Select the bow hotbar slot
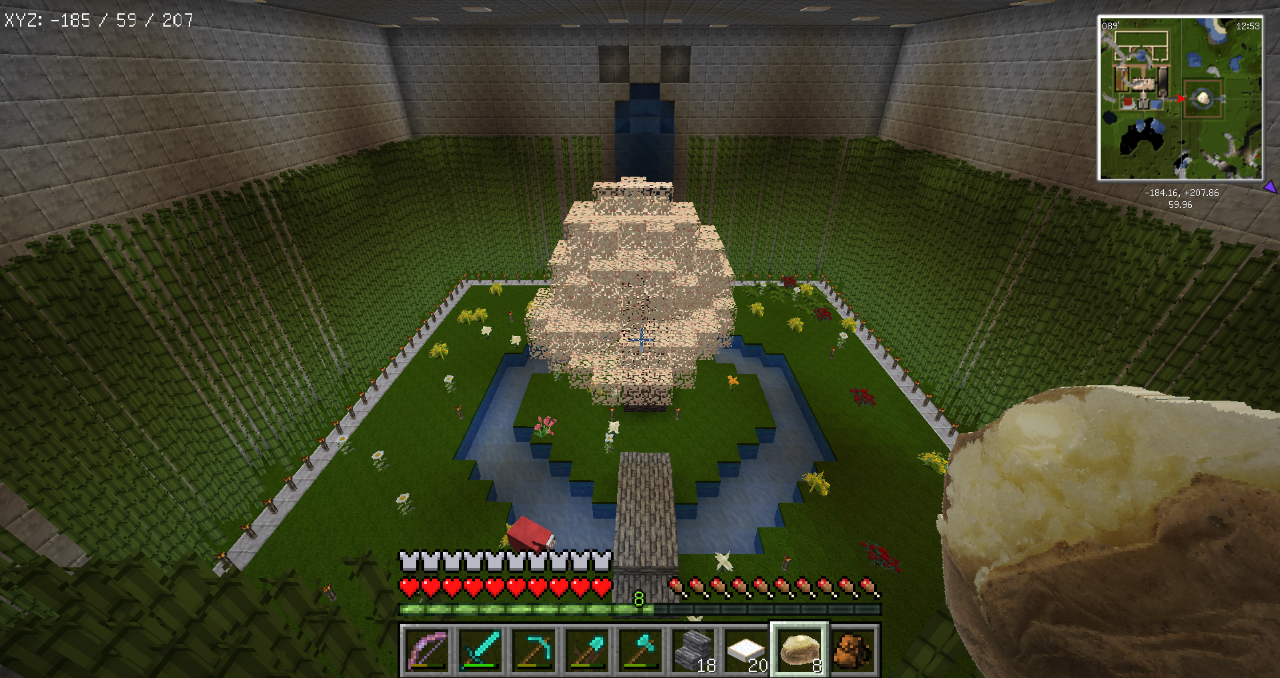This screenshot has height=678, width=1280. tap(427, 650)
